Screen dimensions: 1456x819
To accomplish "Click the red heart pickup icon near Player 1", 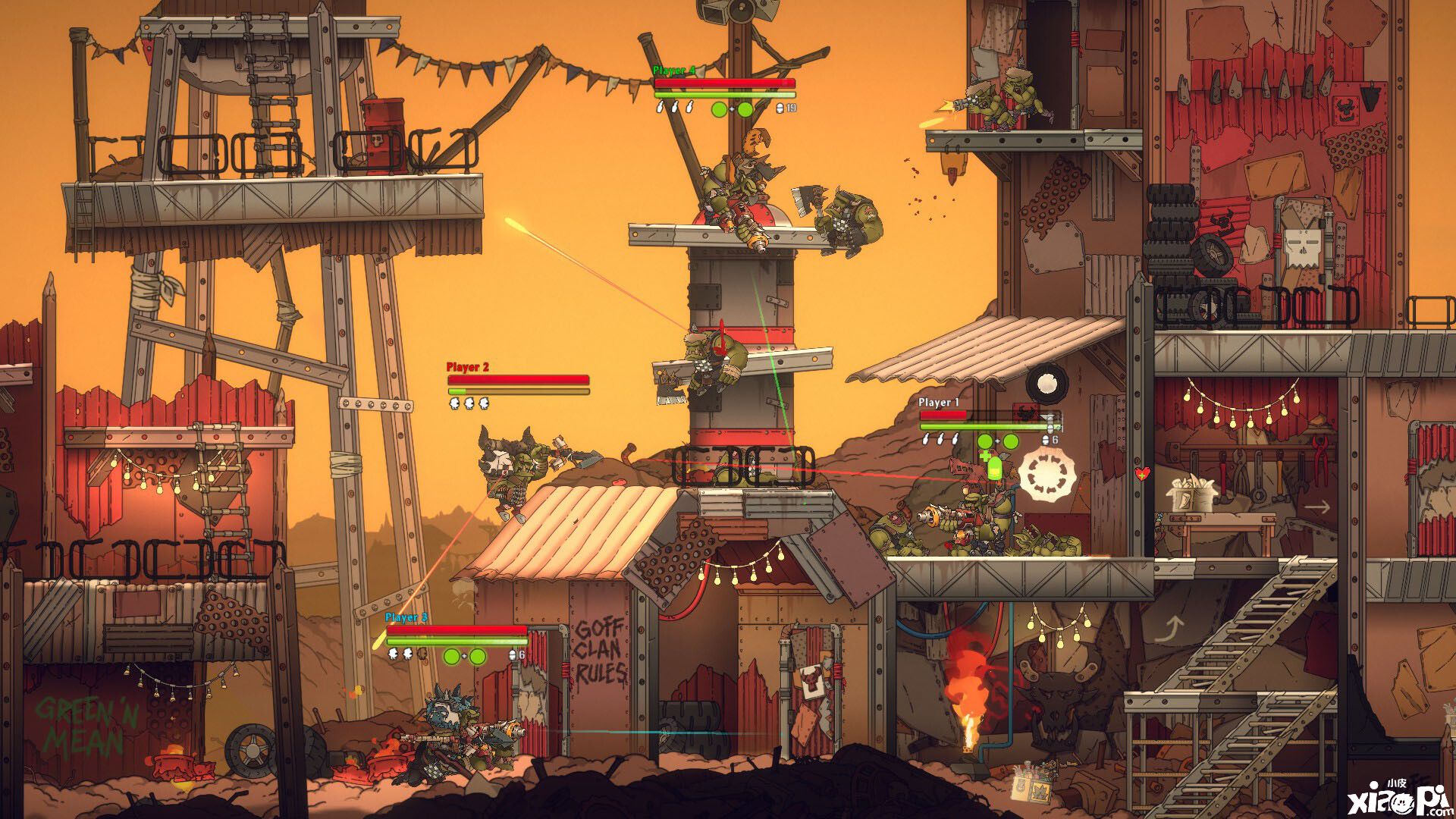I will (x=1142, y=473).
